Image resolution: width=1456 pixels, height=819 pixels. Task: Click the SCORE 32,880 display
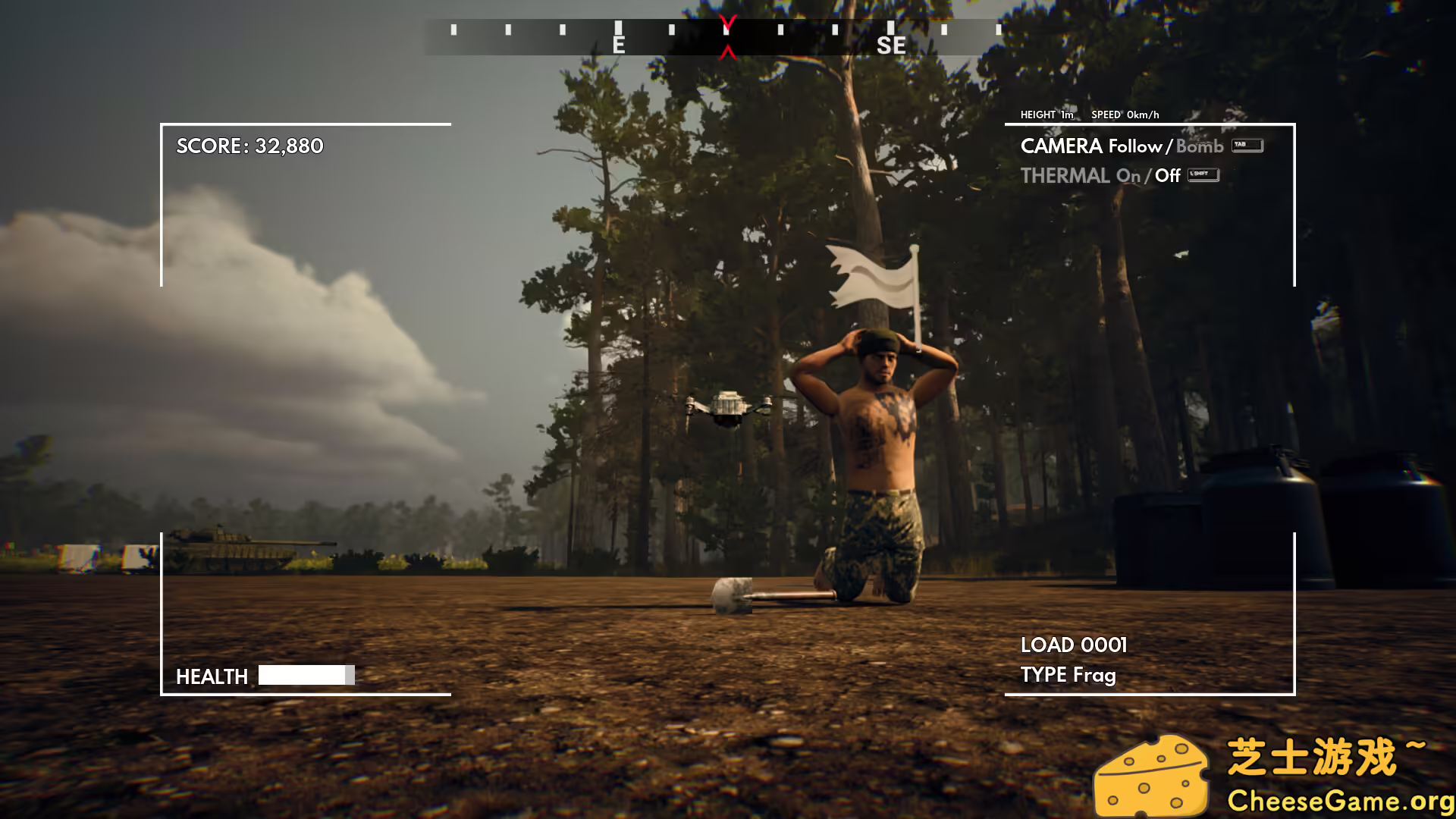pos(249,146)
